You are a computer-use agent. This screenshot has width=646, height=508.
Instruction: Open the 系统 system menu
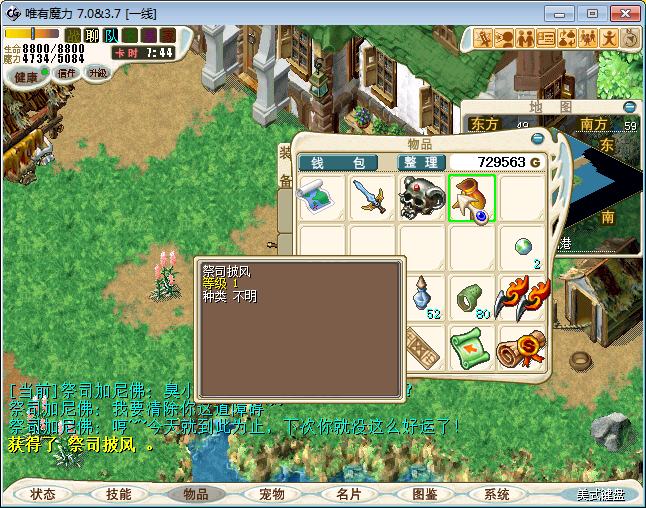[497, 494]
